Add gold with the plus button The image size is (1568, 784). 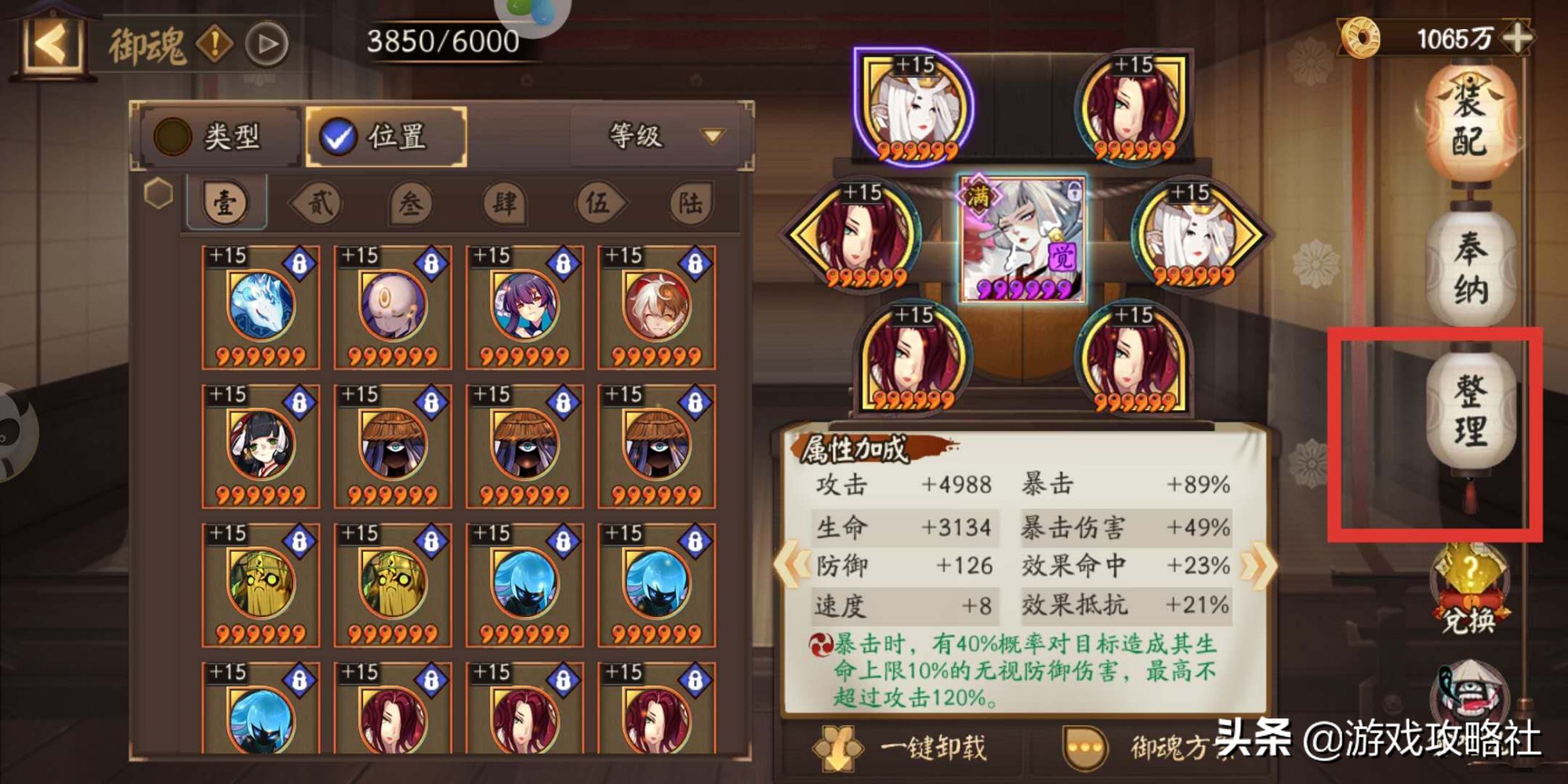pos(1519,38)
